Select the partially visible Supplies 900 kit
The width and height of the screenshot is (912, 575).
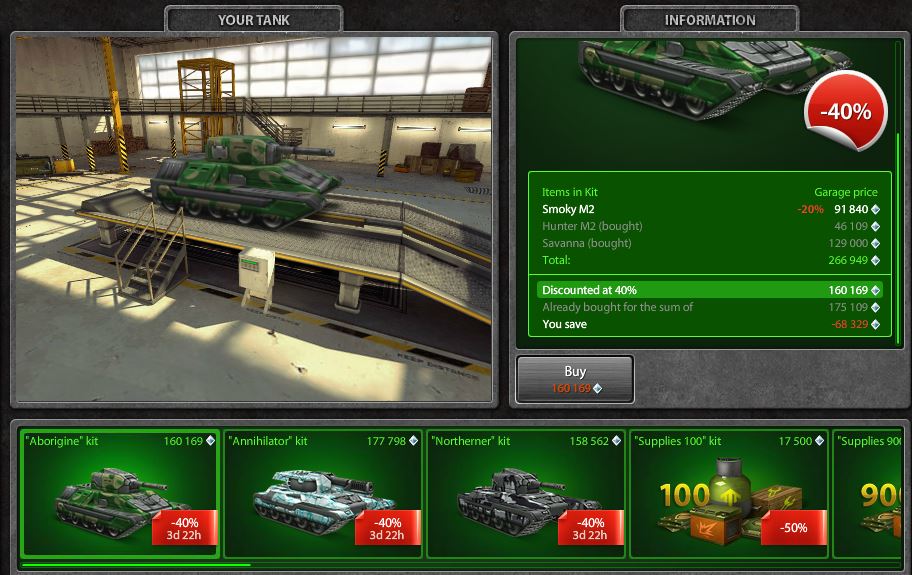pos(871,493)
